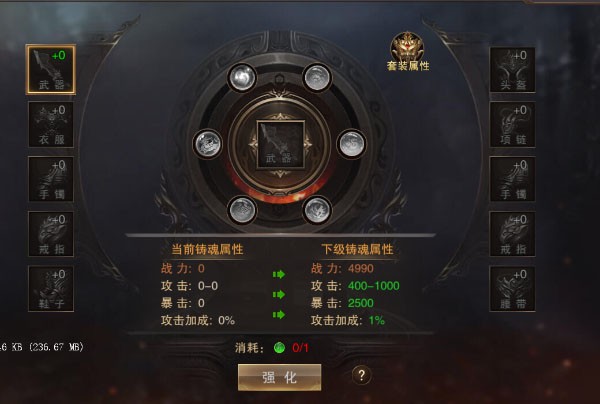Click the central 武器 forging emblem
The height and width of the screenshot is (404, 600).
(275, 143)
